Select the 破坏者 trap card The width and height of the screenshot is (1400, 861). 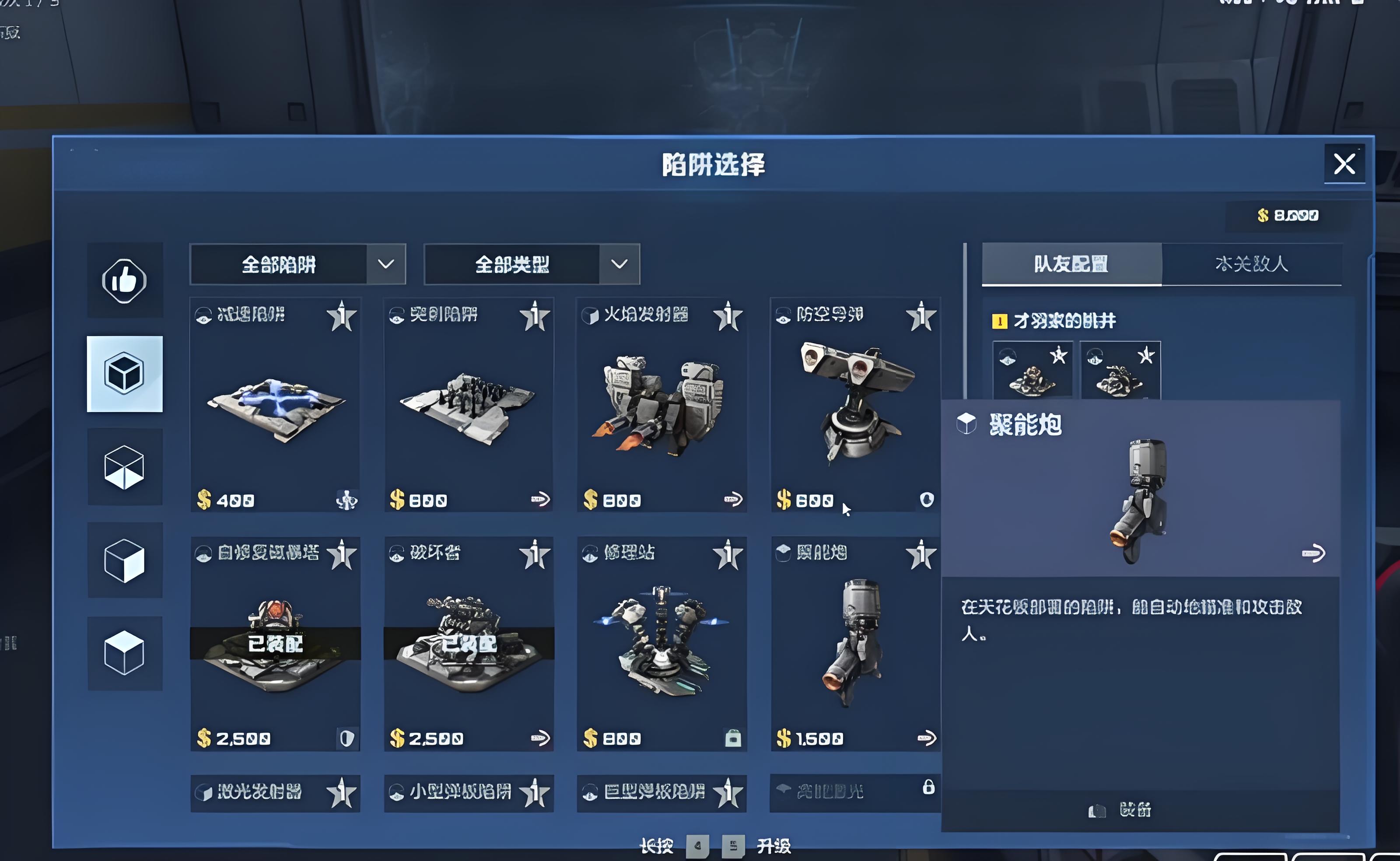coord(468,644)
